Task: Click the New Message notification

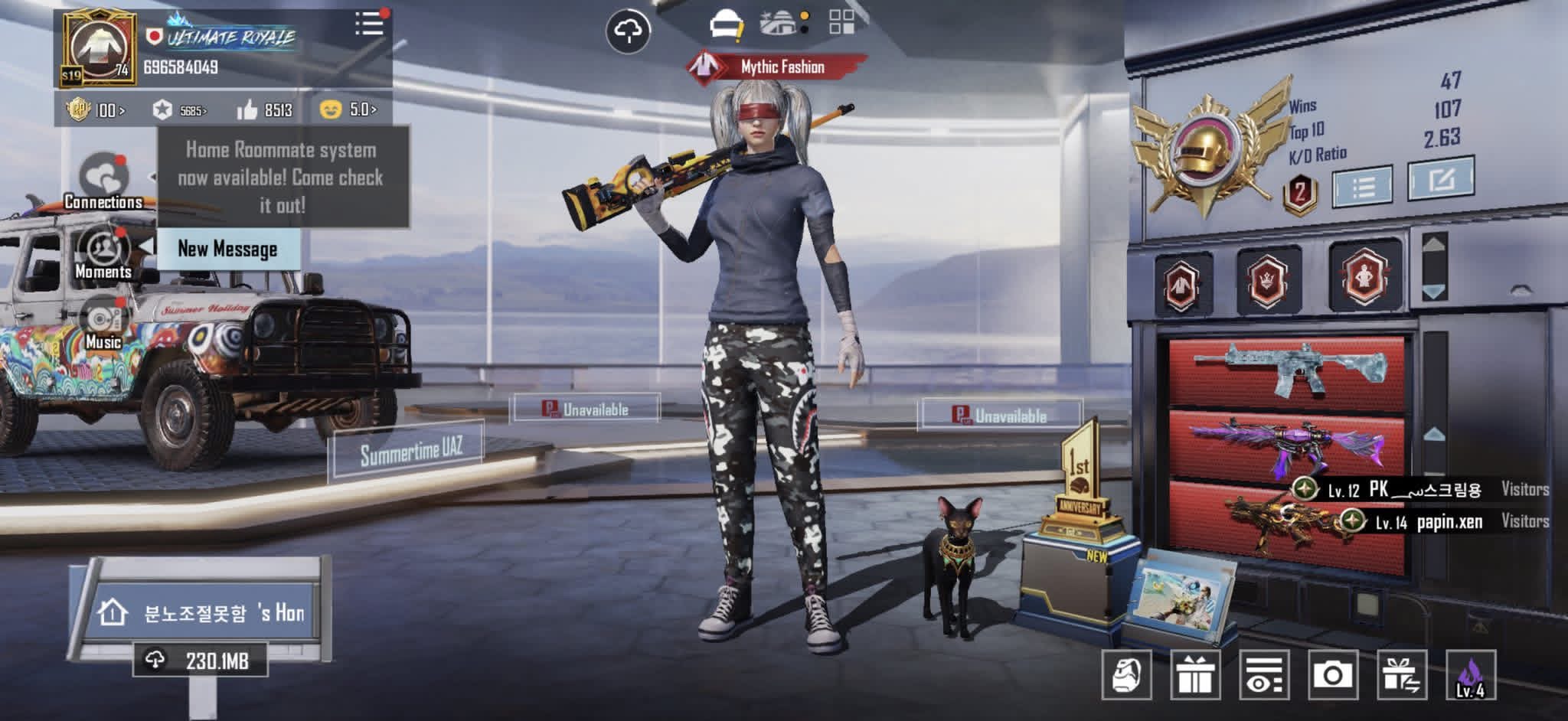Action: coord(227,249)
